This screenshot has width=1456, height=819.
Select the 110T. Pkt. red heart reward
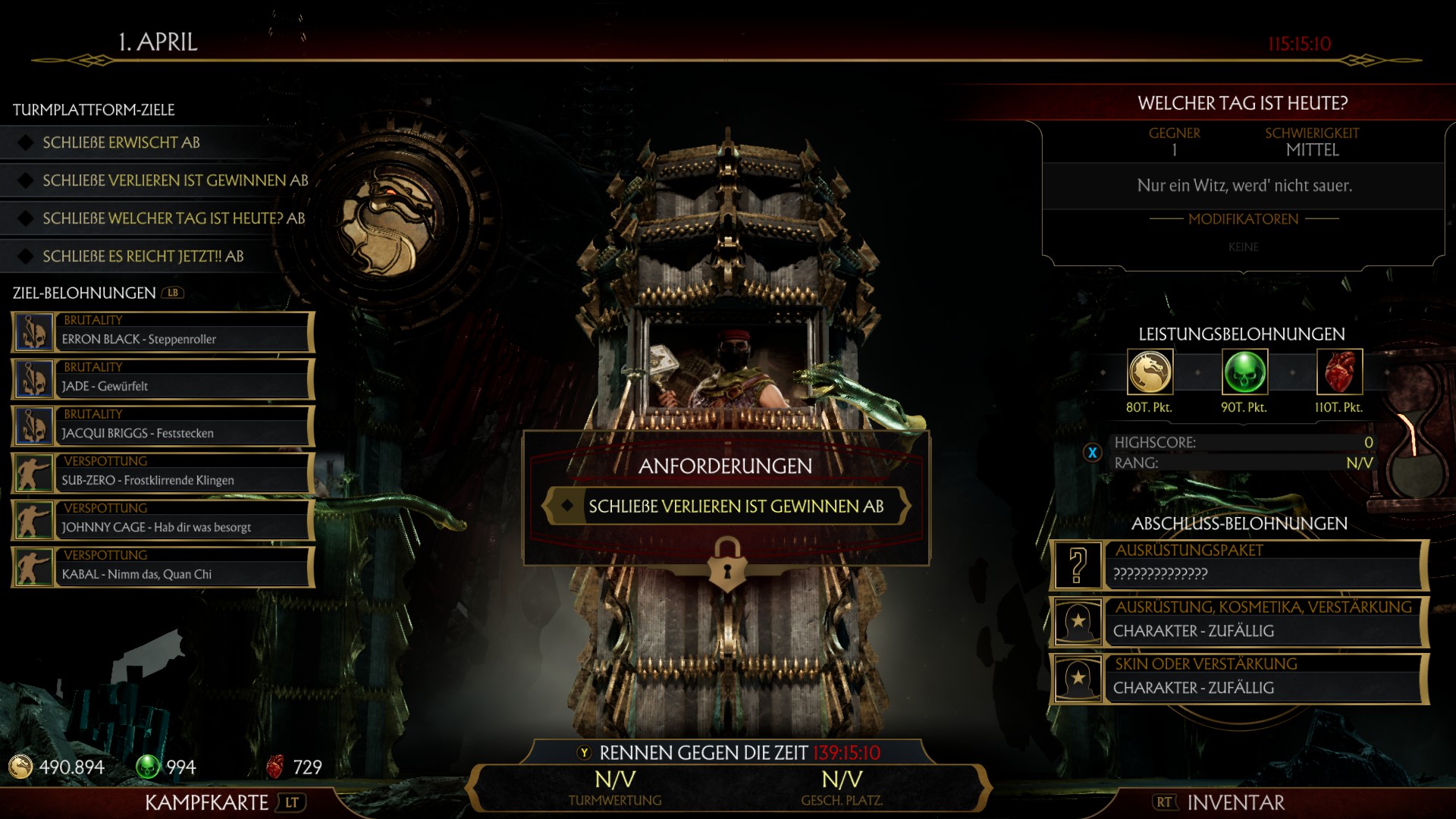[1339, 372]
